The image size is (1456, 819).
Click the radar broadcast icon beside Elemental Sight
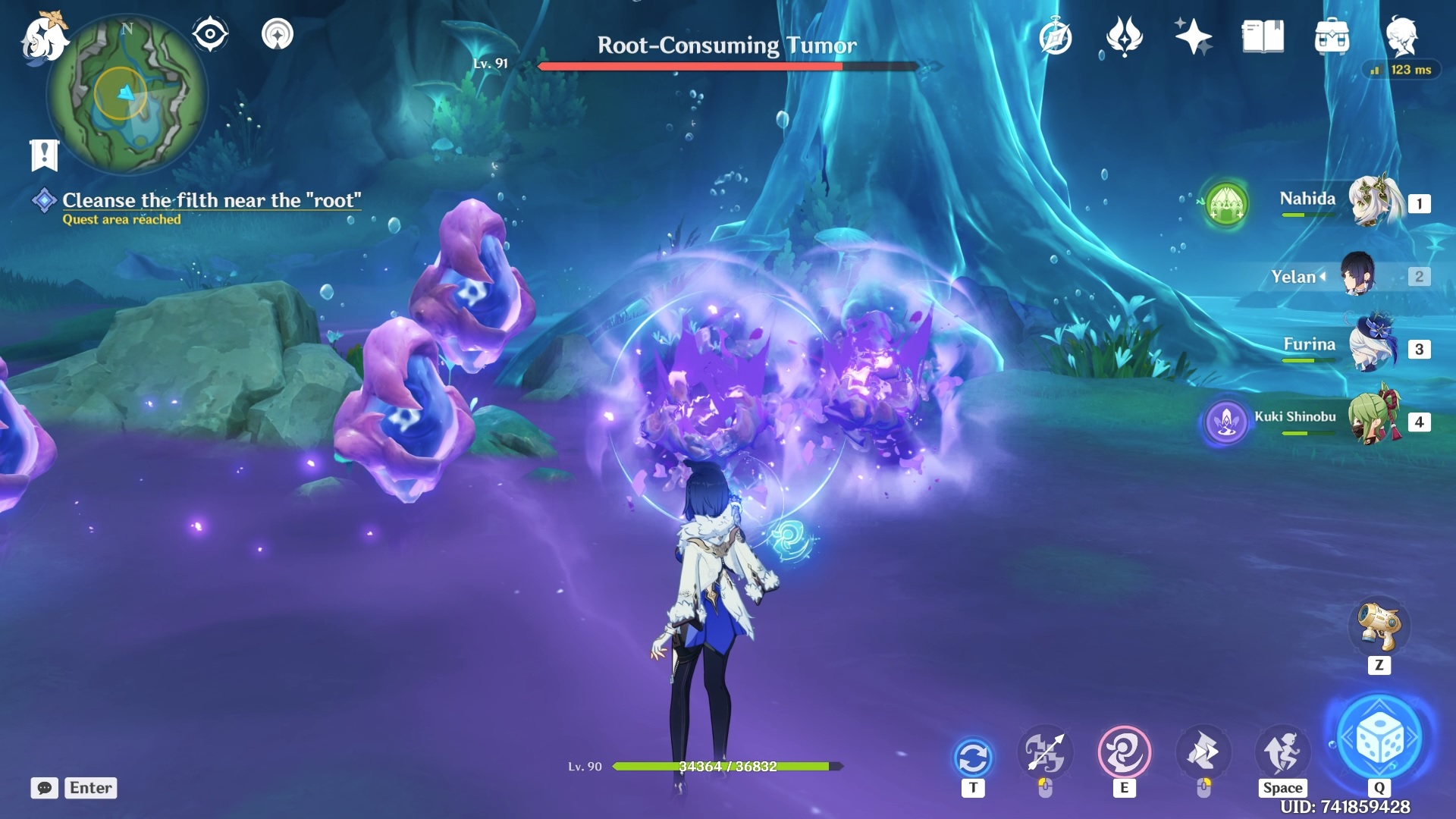coord(278,33)
